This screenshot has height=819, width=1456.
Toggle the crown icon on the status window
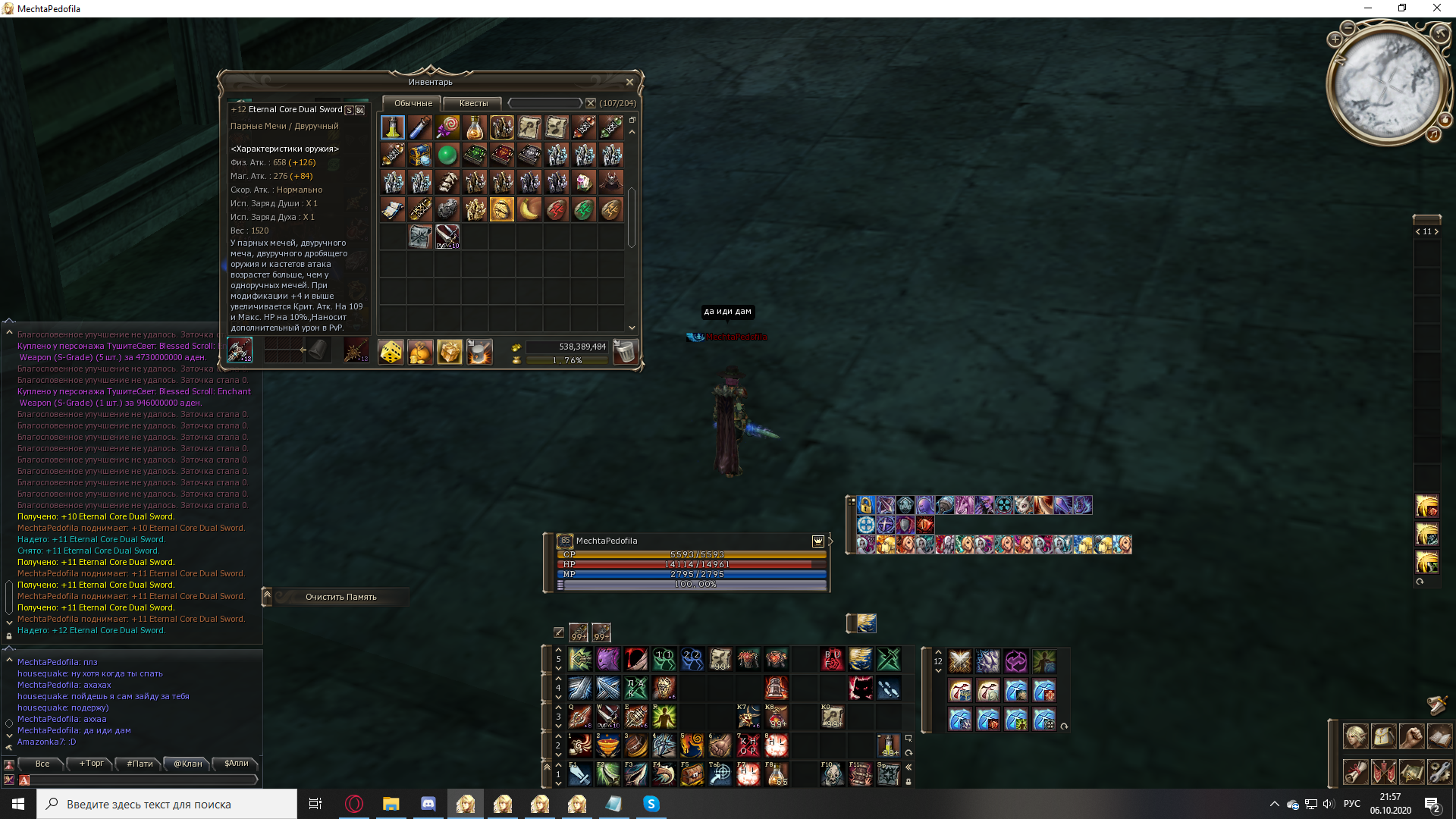pos(817,541)
